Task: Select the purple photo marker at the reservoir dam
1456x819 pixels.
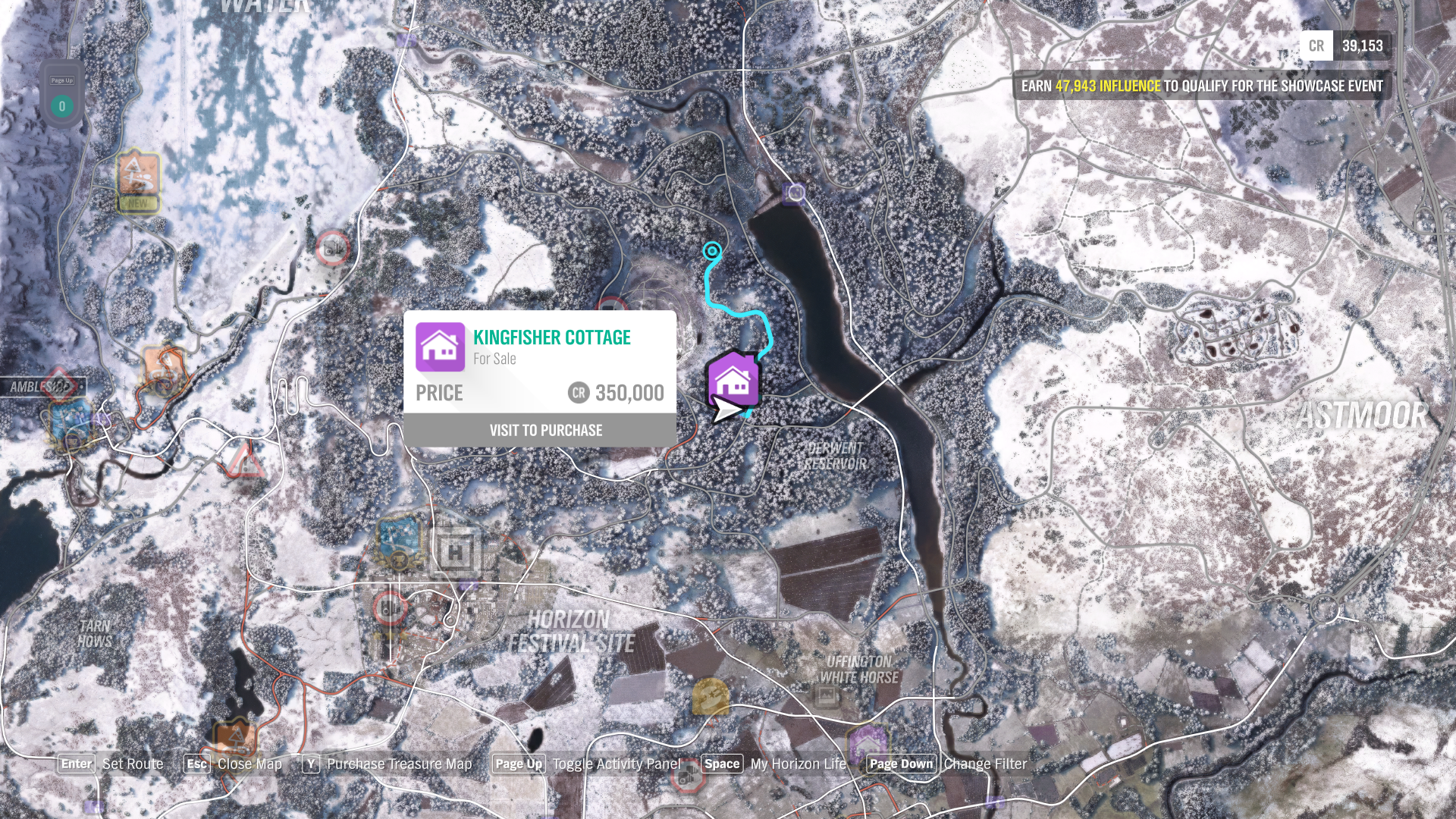Action: (x=795, y=193)
